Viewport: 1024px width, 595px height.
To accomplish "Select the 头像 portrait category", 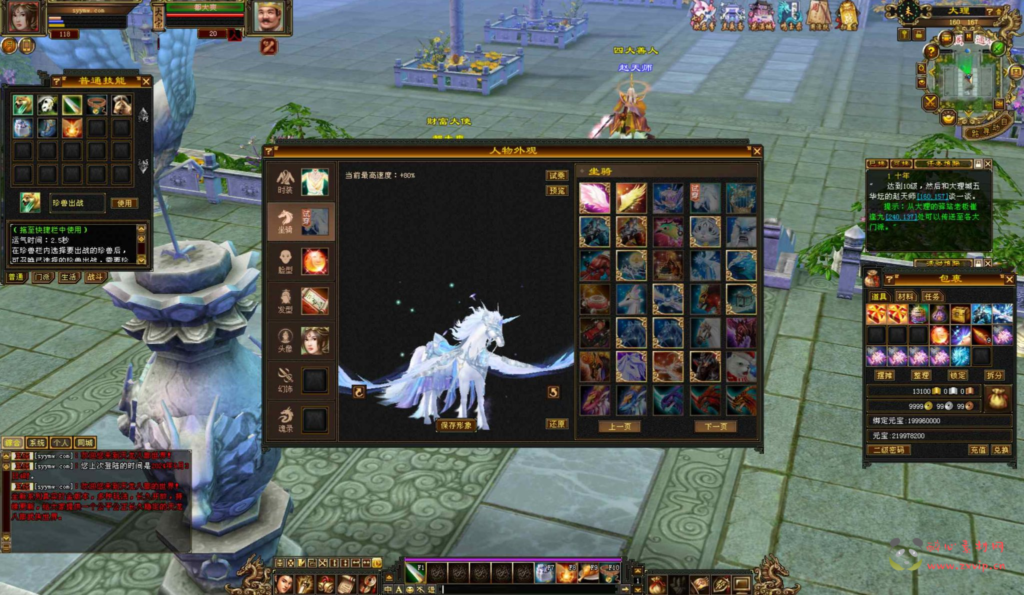I will click(x=301, y=340).
